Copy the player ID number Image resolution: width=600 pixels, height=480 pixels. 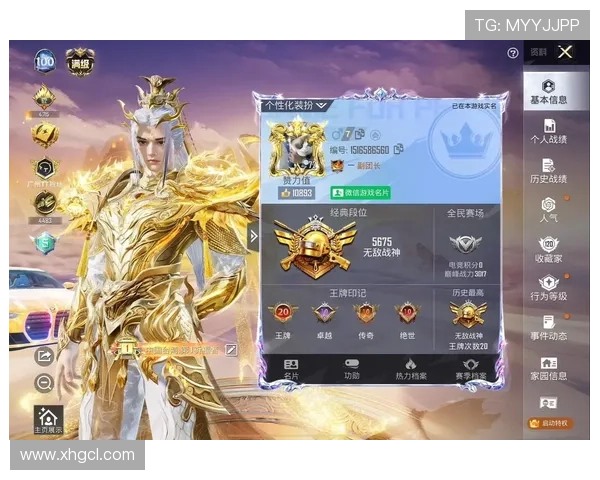[398, 149]
